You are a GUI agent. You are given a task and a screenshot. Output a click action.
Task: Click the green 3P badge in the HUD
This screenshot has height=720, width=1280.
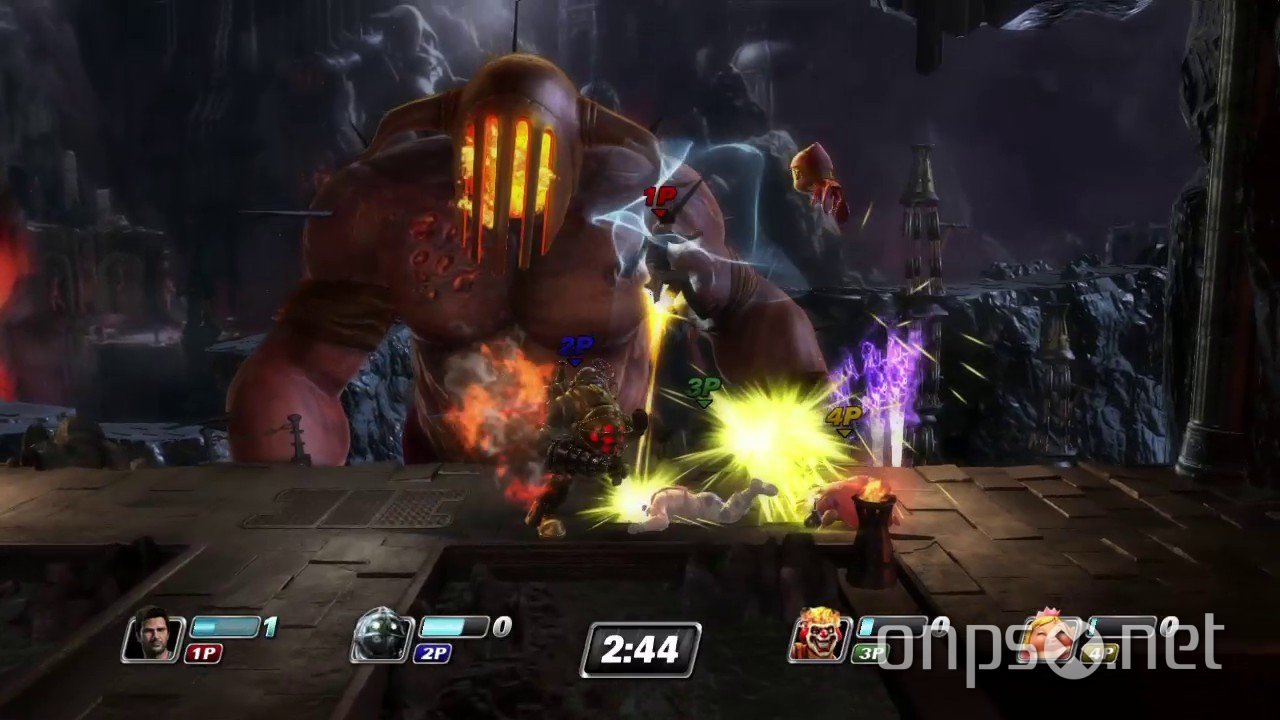pos(869,652)
